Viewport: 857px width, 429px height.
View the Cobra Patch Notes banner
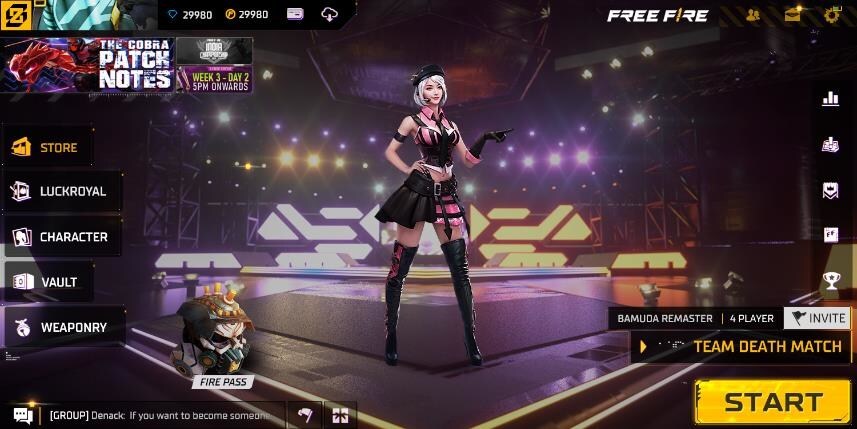(90, 65)
